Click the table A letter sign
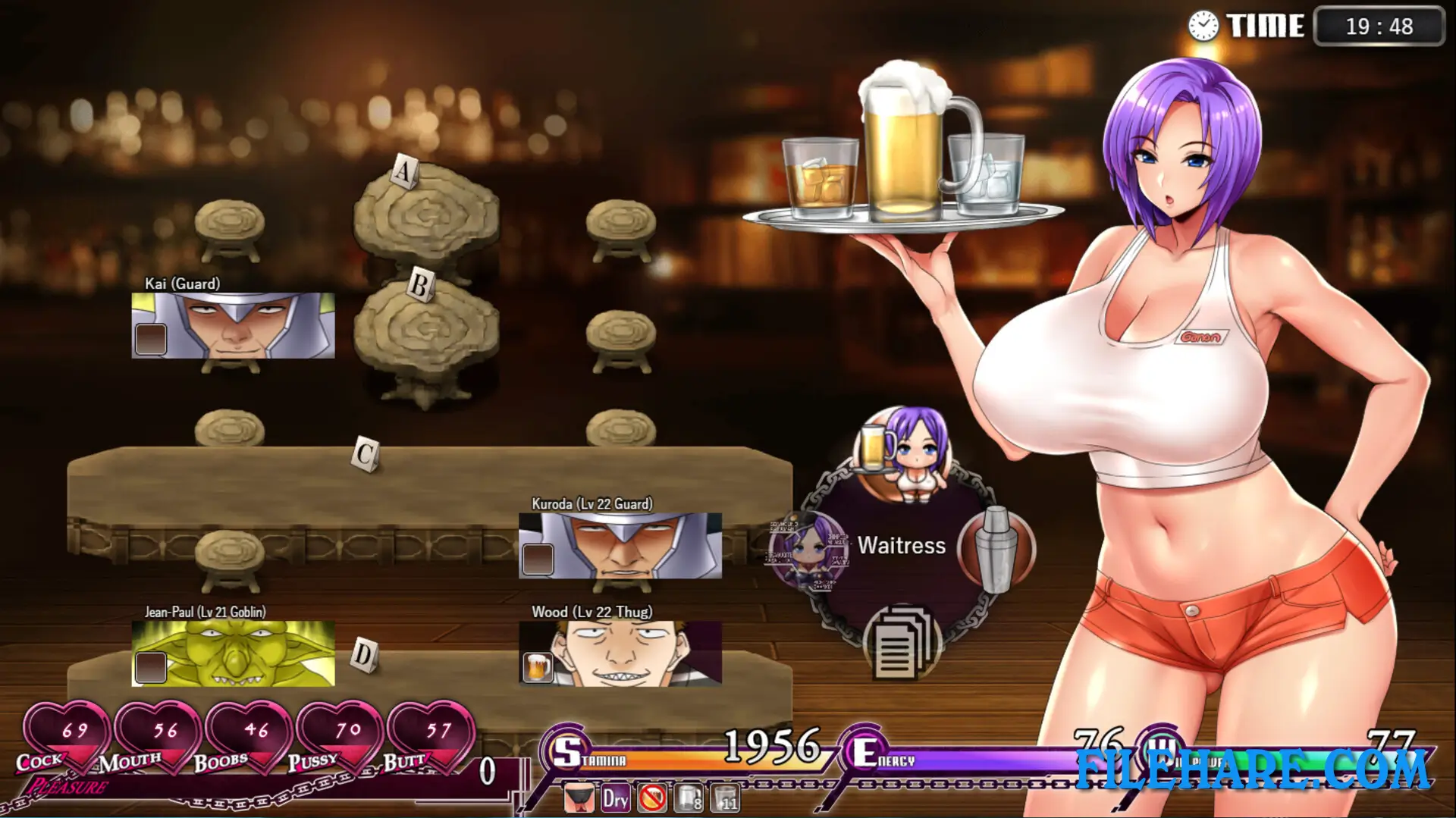 click(404, 171)
